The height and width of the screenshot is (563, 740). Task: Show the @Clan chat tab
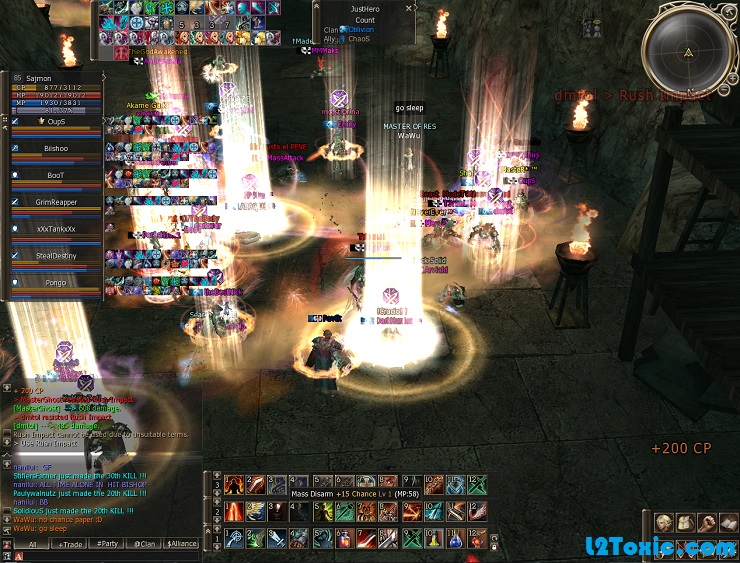(x=144, y=544)
